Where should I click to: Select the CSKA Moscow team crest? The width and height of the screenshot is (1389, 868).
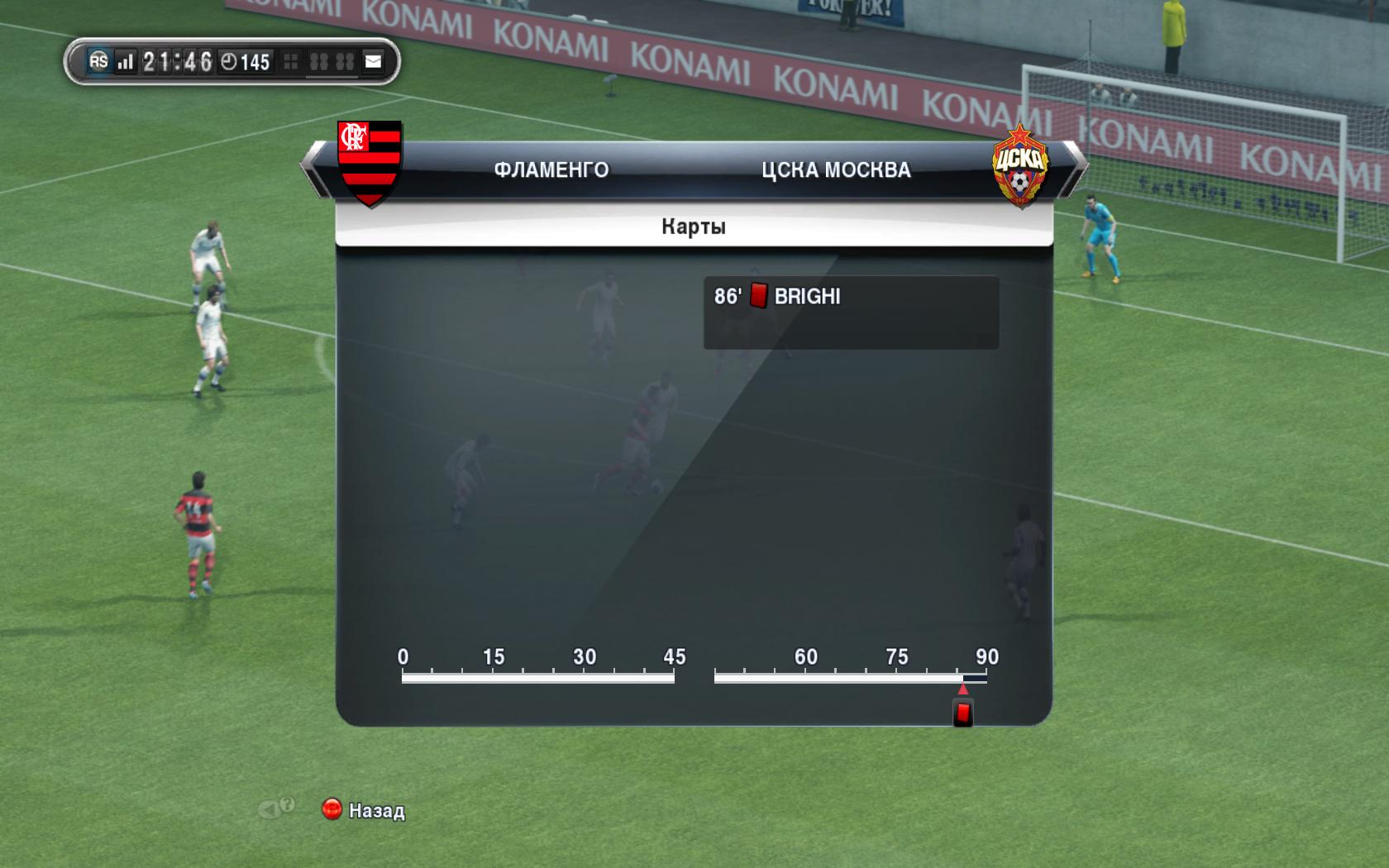(x=1019, y=166)
